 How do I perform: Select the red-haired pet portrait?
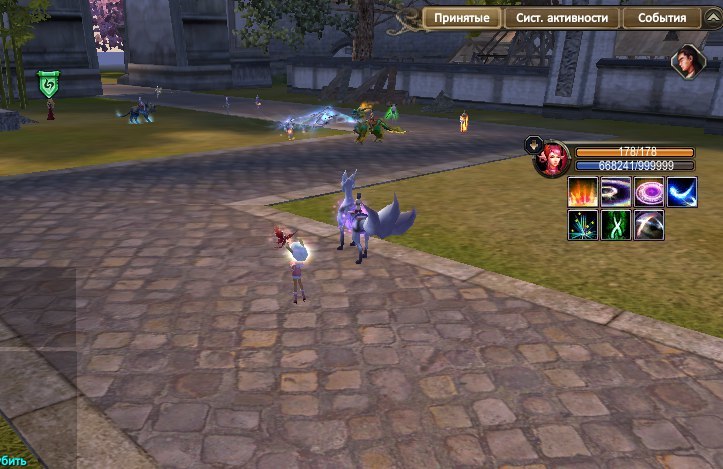click(552, 160)
